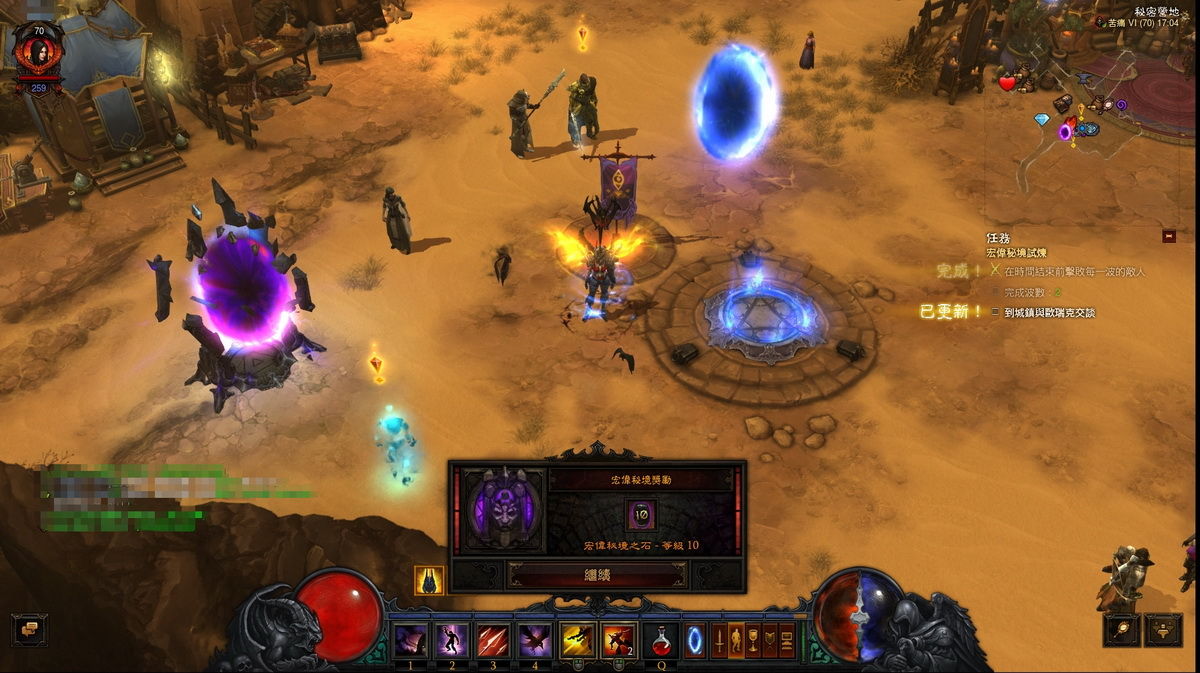The image size is (1200, 673).
Task: Use the yellow left-mouse attack skill
Action: (577, 640)
